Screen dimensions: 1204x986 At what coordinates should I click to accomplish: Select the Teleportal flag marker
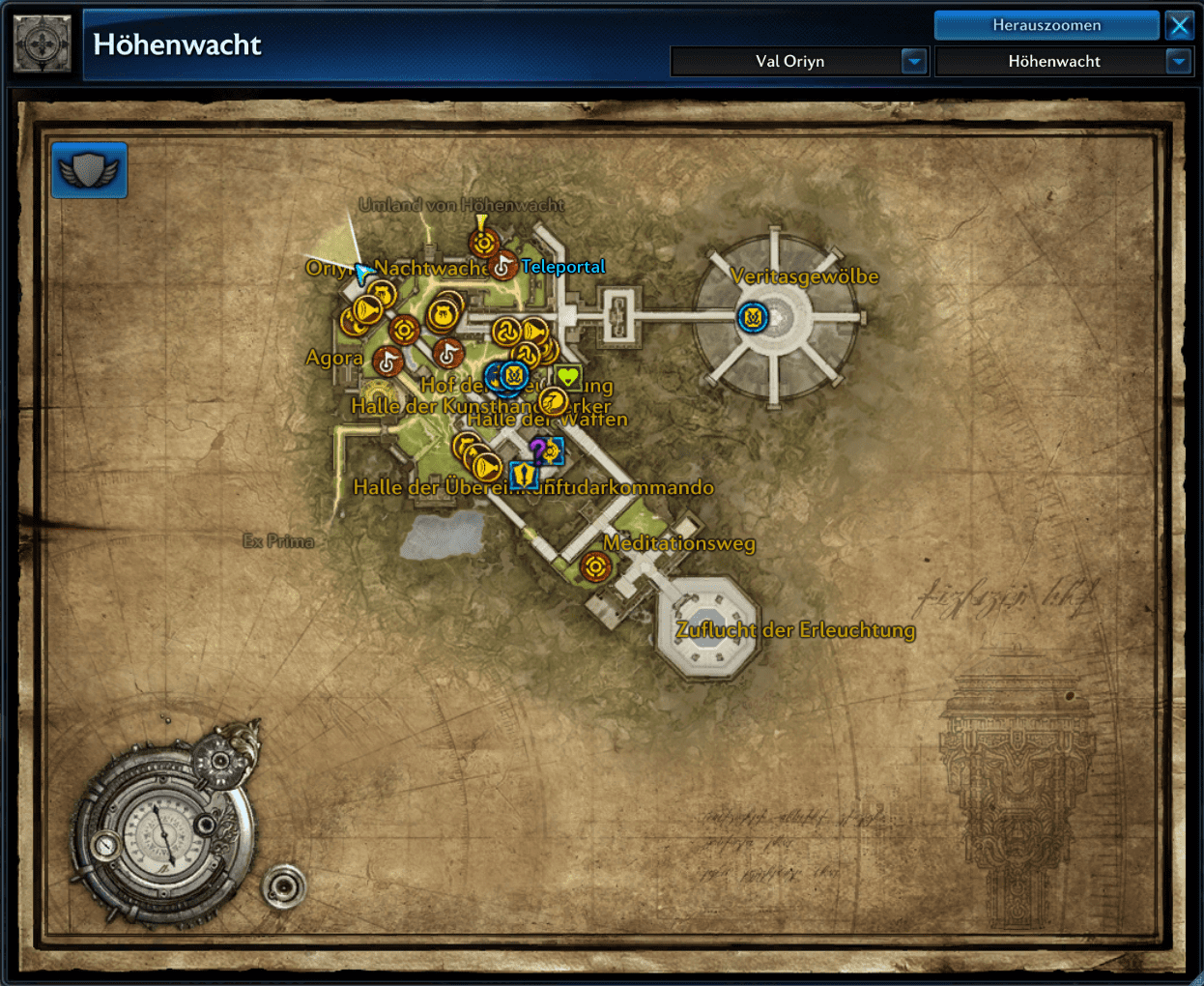502,265
